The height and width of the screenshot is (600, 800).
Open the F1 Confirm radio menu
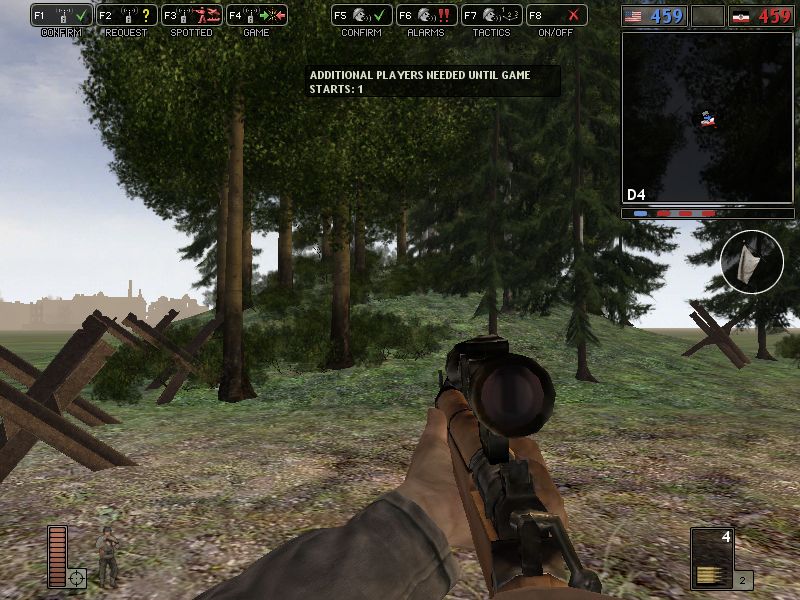62,16
